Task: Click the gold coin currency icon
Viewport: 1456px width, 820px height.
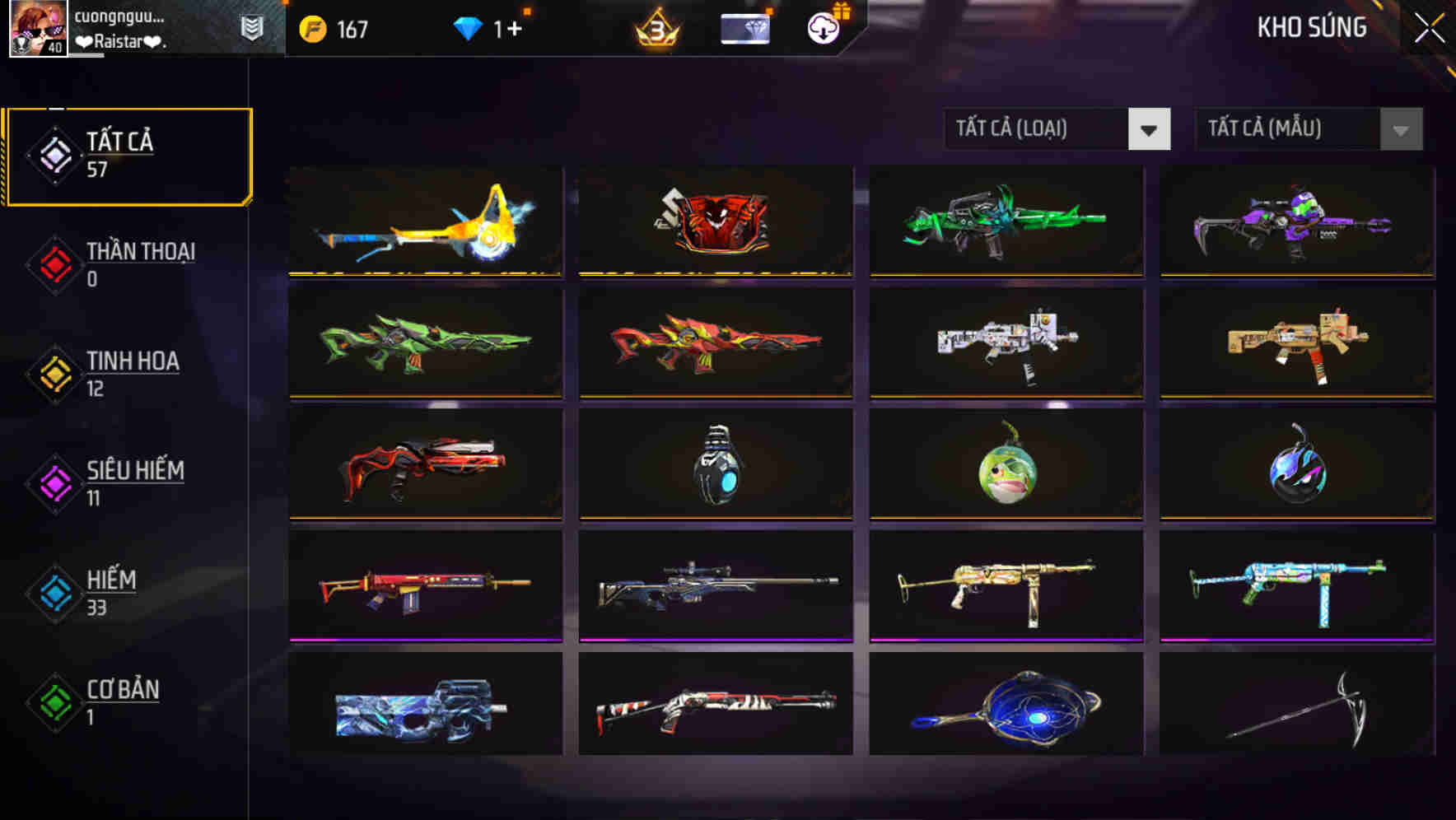Action: pos(313,29)
